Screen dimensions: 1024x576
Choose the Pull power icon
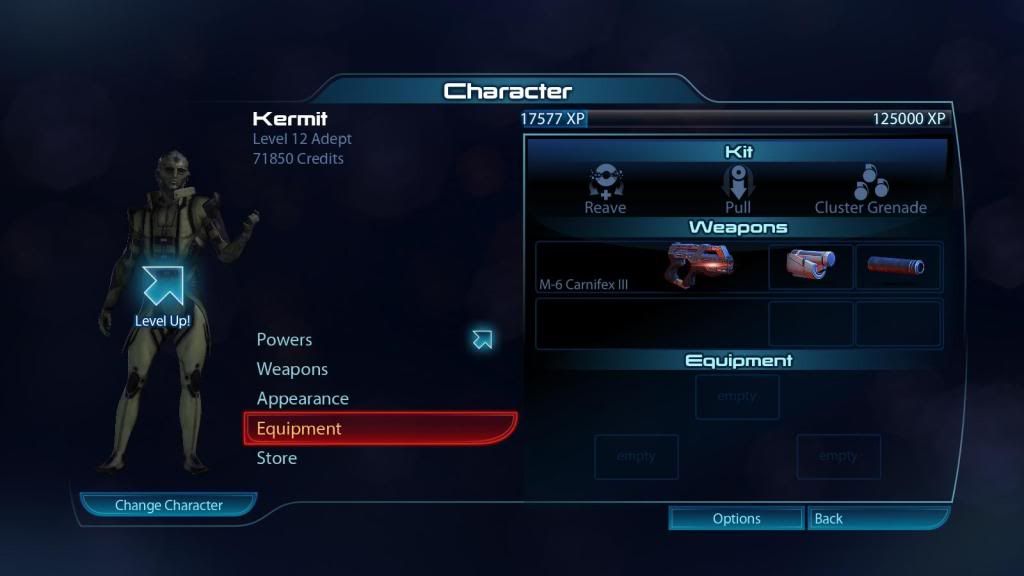738,184
